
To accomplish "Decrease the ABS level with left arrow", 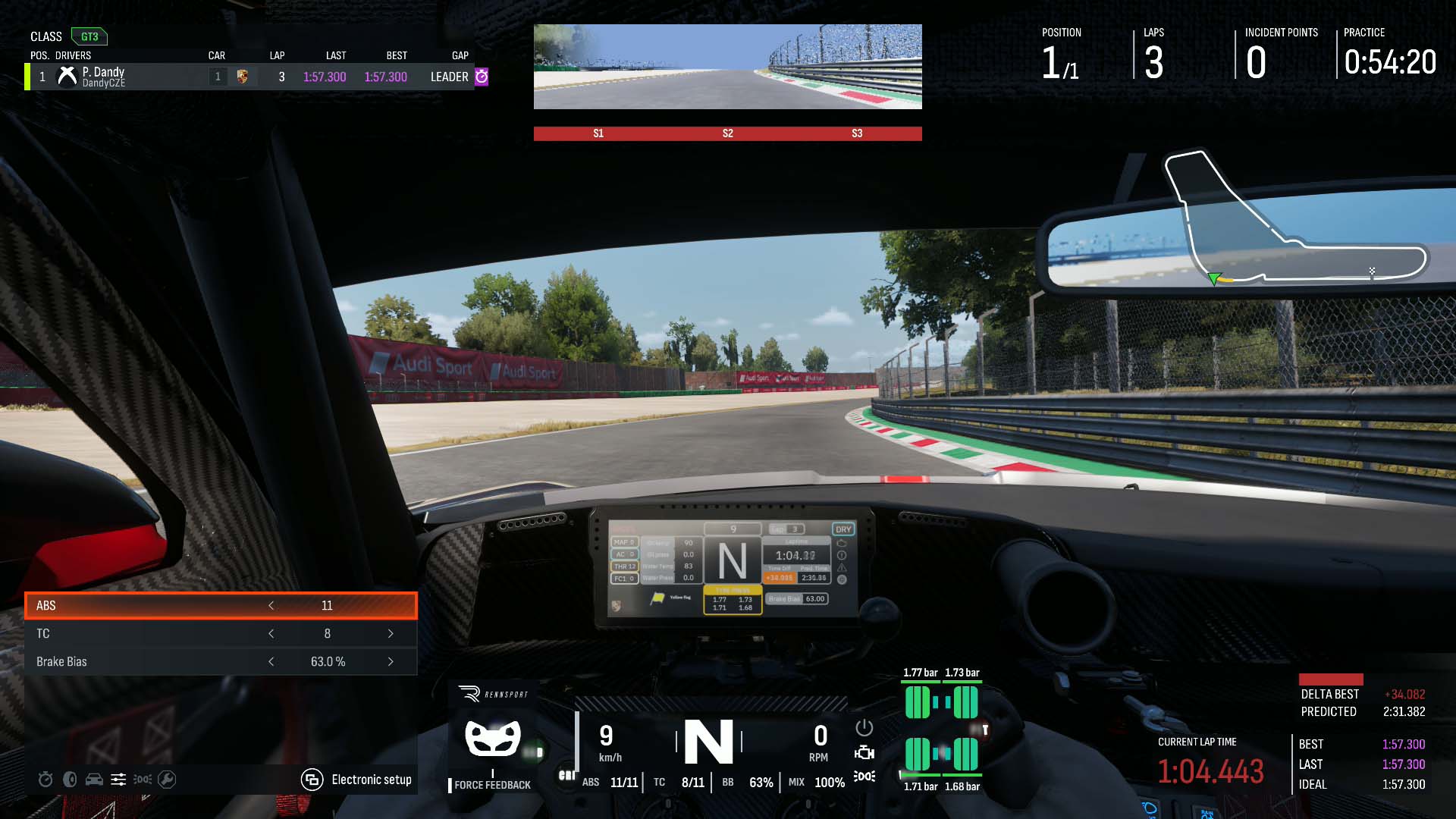I will click(x=271, y=605).
